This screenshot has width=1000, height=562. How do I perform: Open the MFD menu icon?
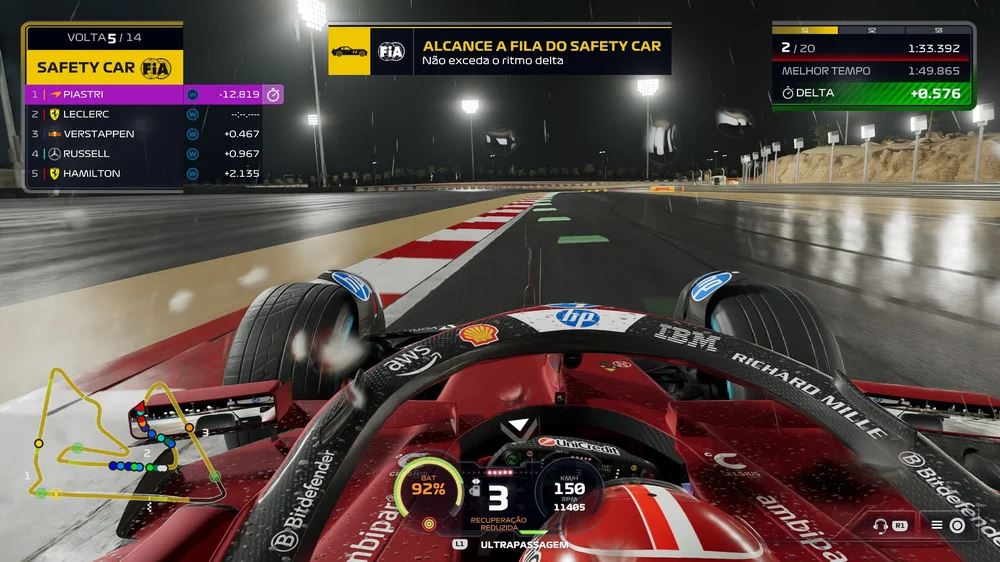point(947,524)
